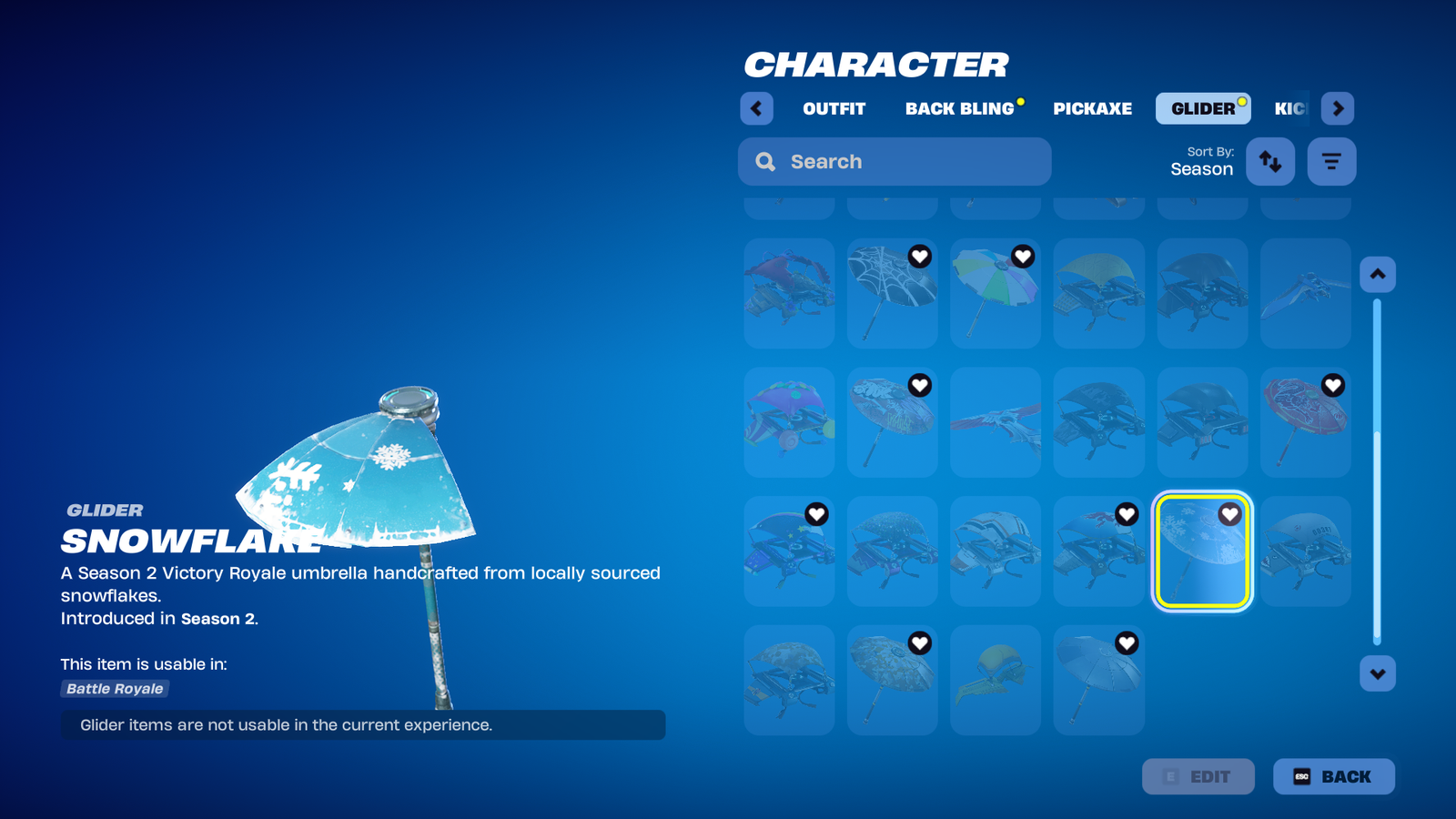Show next character category tabs

tap(1337, 108)
